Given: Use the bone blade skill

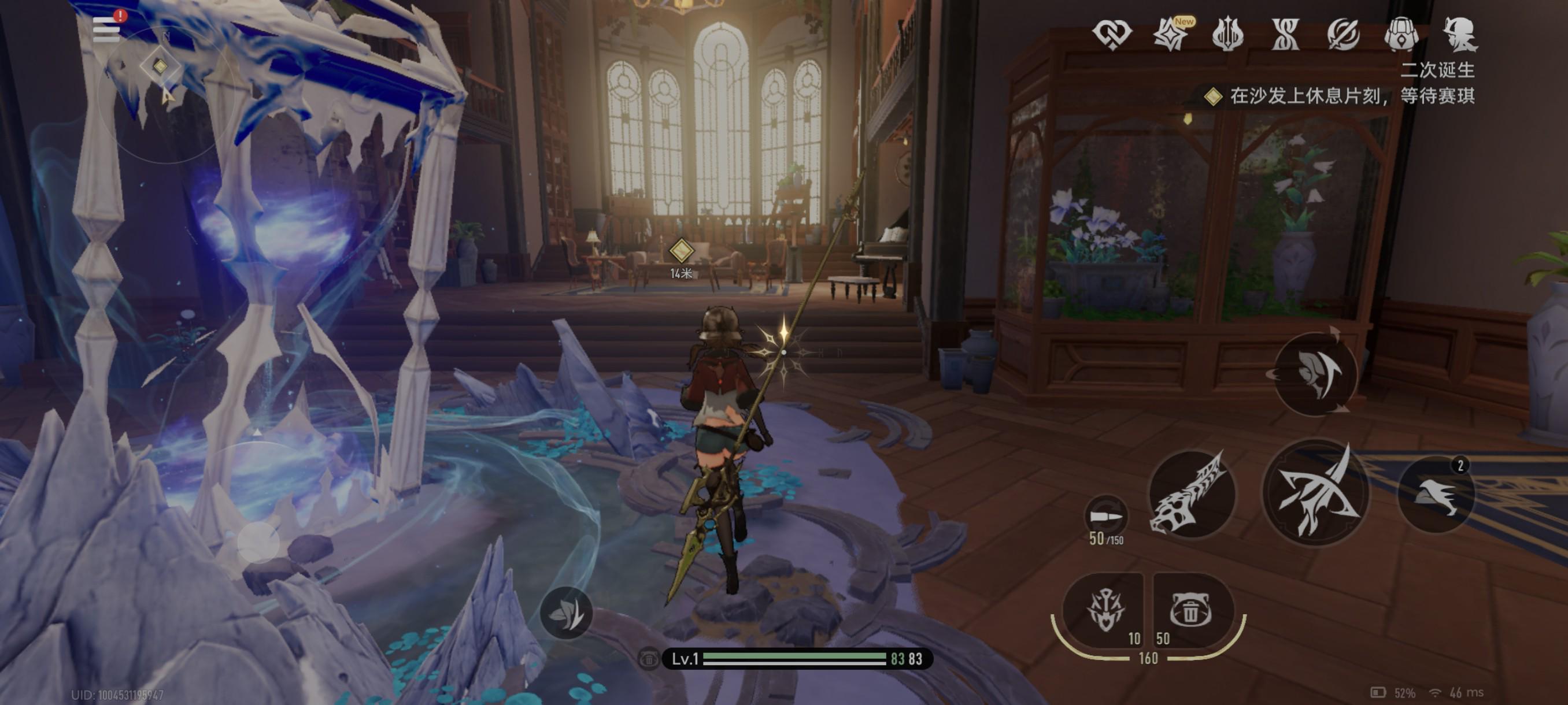Looking at the screenshot, I should pyautogui.click(x=1190, y=494).
